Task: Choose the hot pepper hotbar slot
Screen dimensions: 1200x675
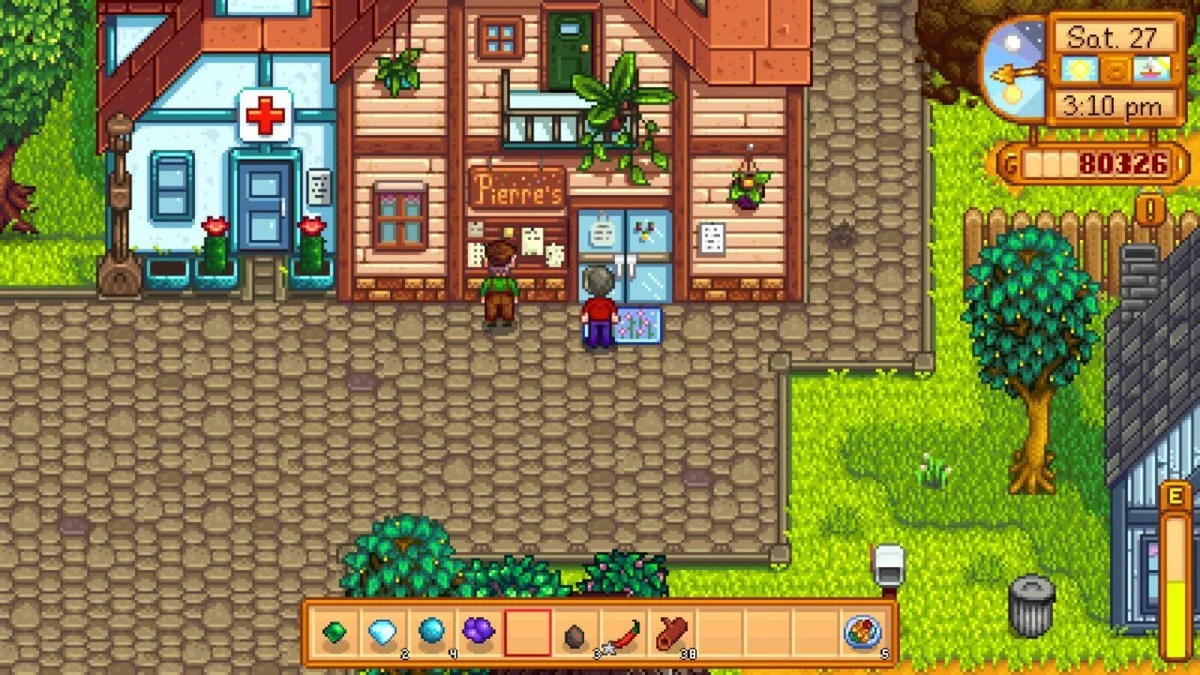Action: click(623, 633)
